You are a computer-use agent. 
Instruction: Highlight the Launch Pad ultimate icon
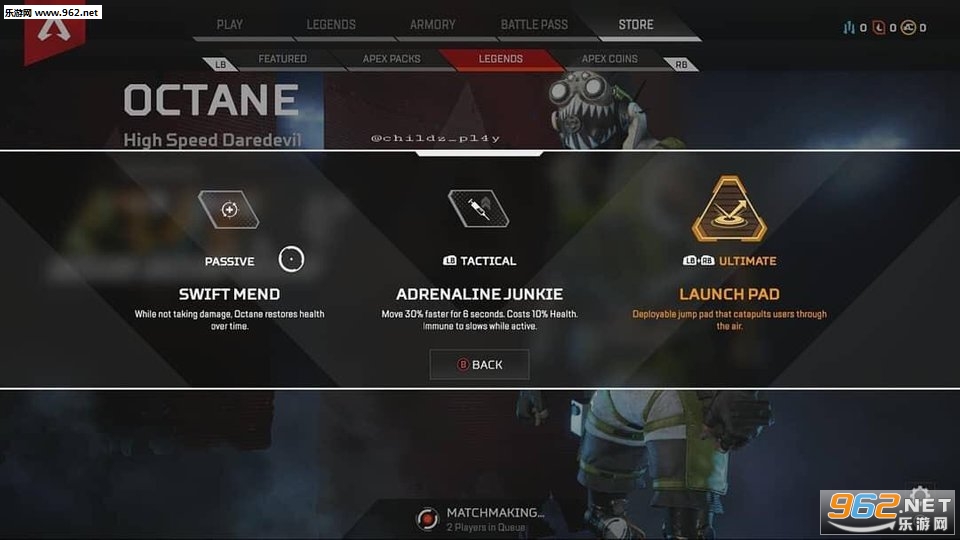[729, 209]
